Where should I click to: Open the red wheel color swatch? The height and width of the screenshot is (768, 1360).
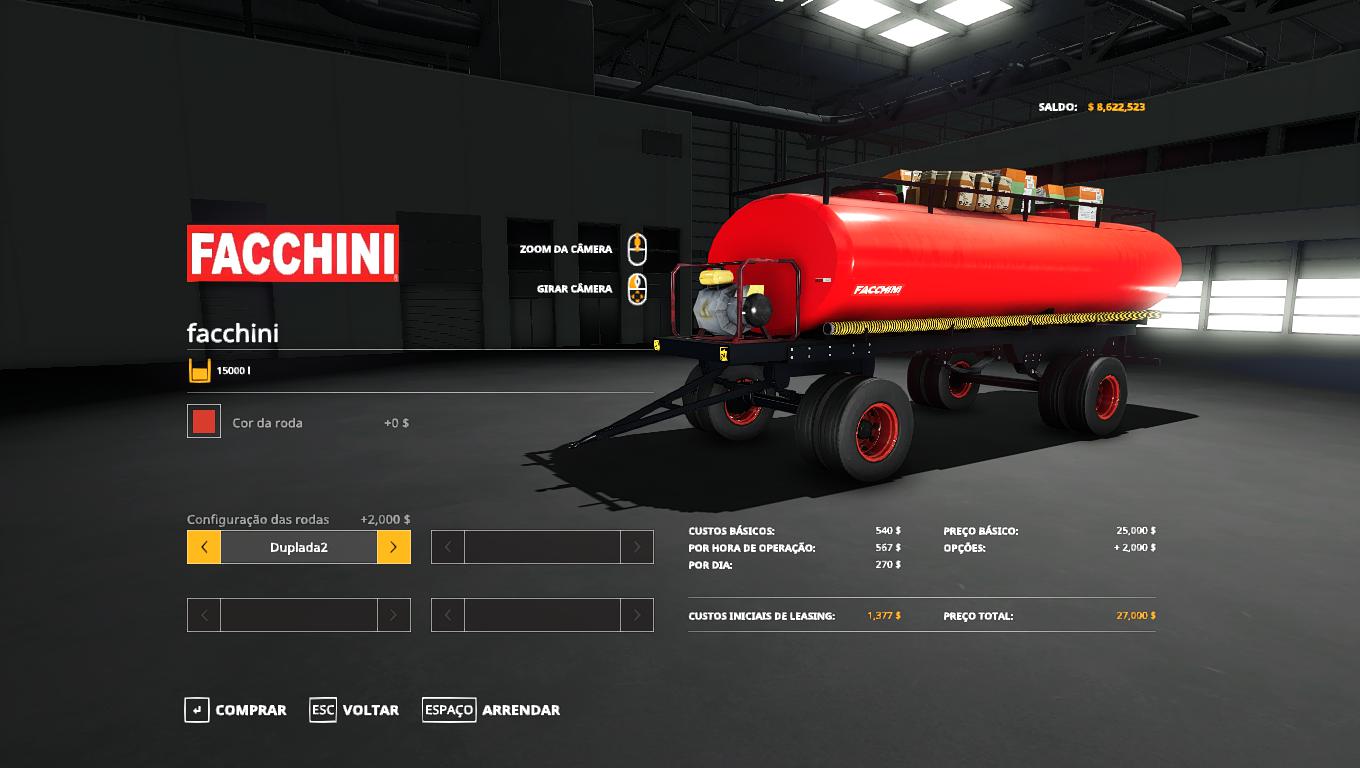(204, 422)
